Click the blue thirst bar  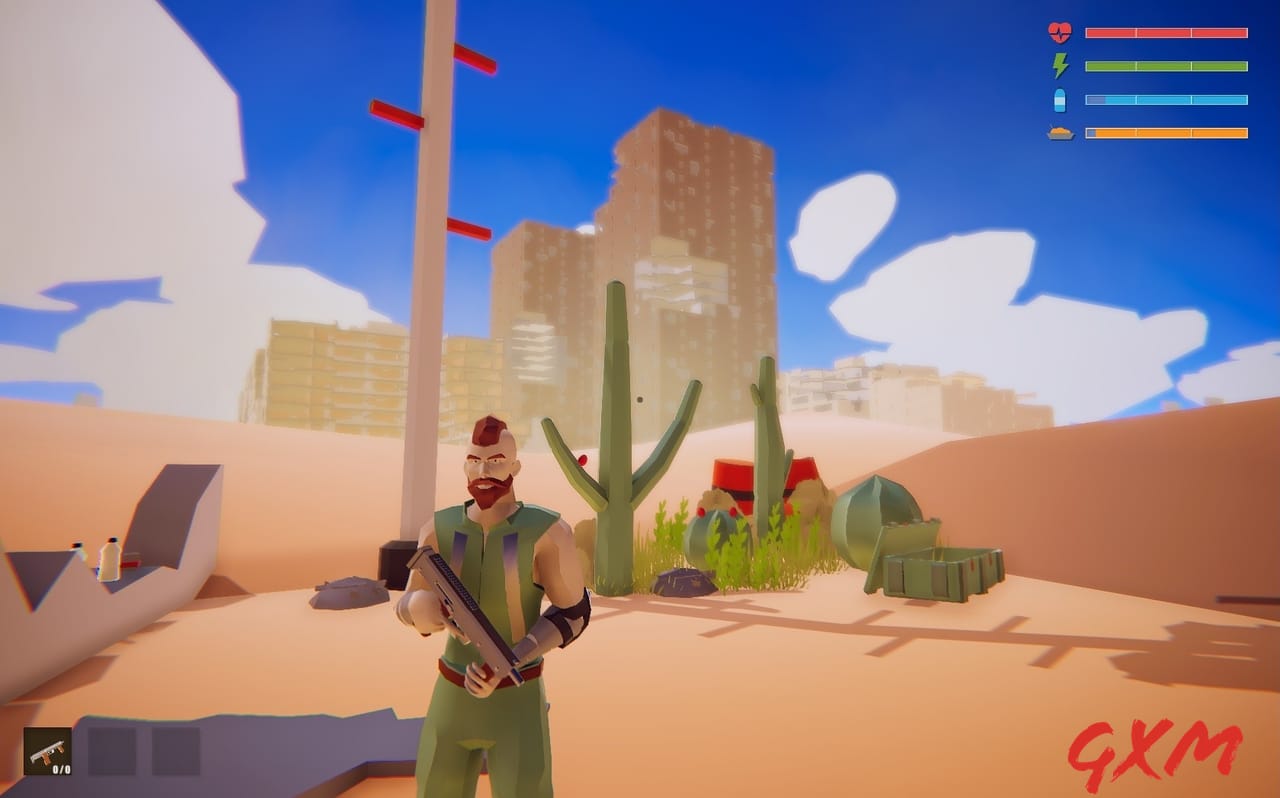[1165, 99]
